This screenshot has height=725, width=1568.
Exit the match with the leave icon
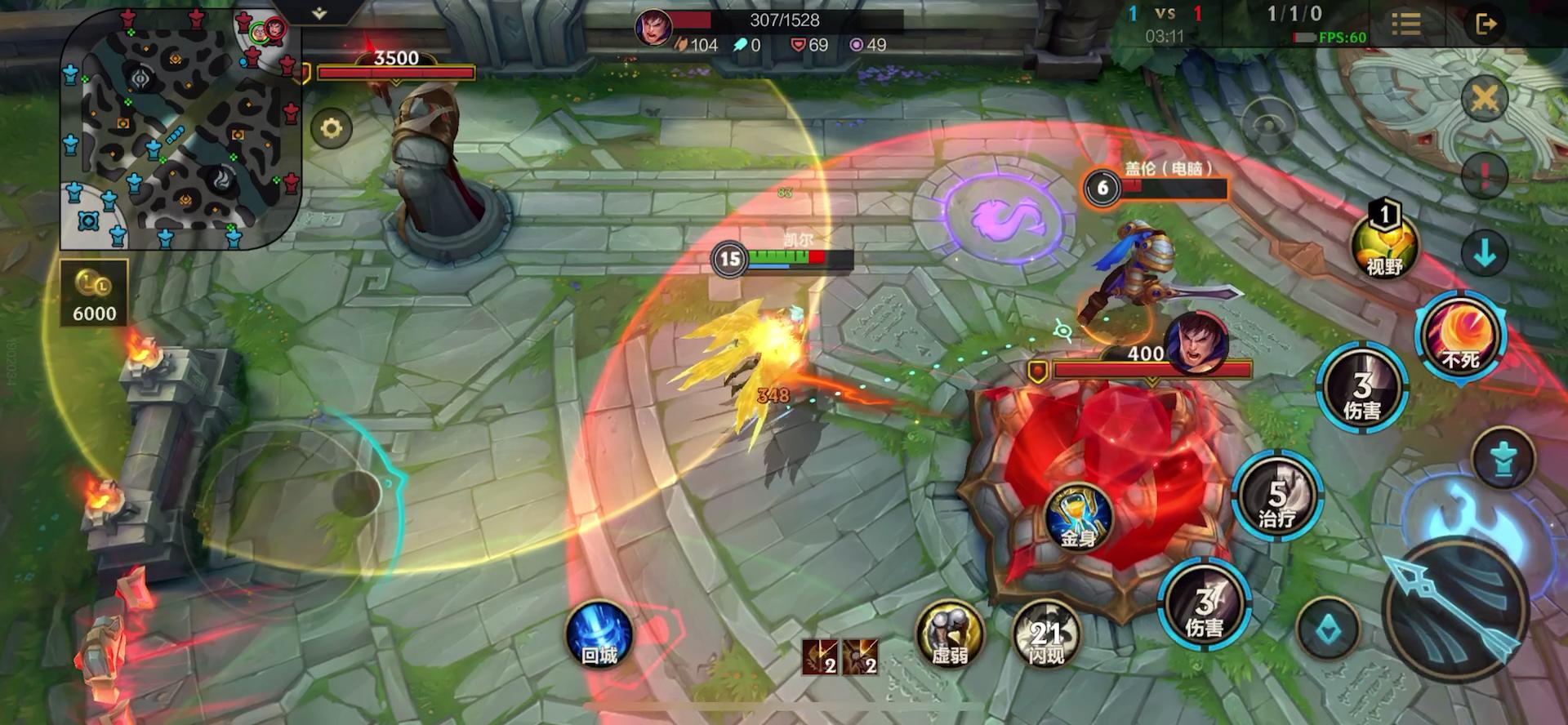click(x=1486, y=24)
